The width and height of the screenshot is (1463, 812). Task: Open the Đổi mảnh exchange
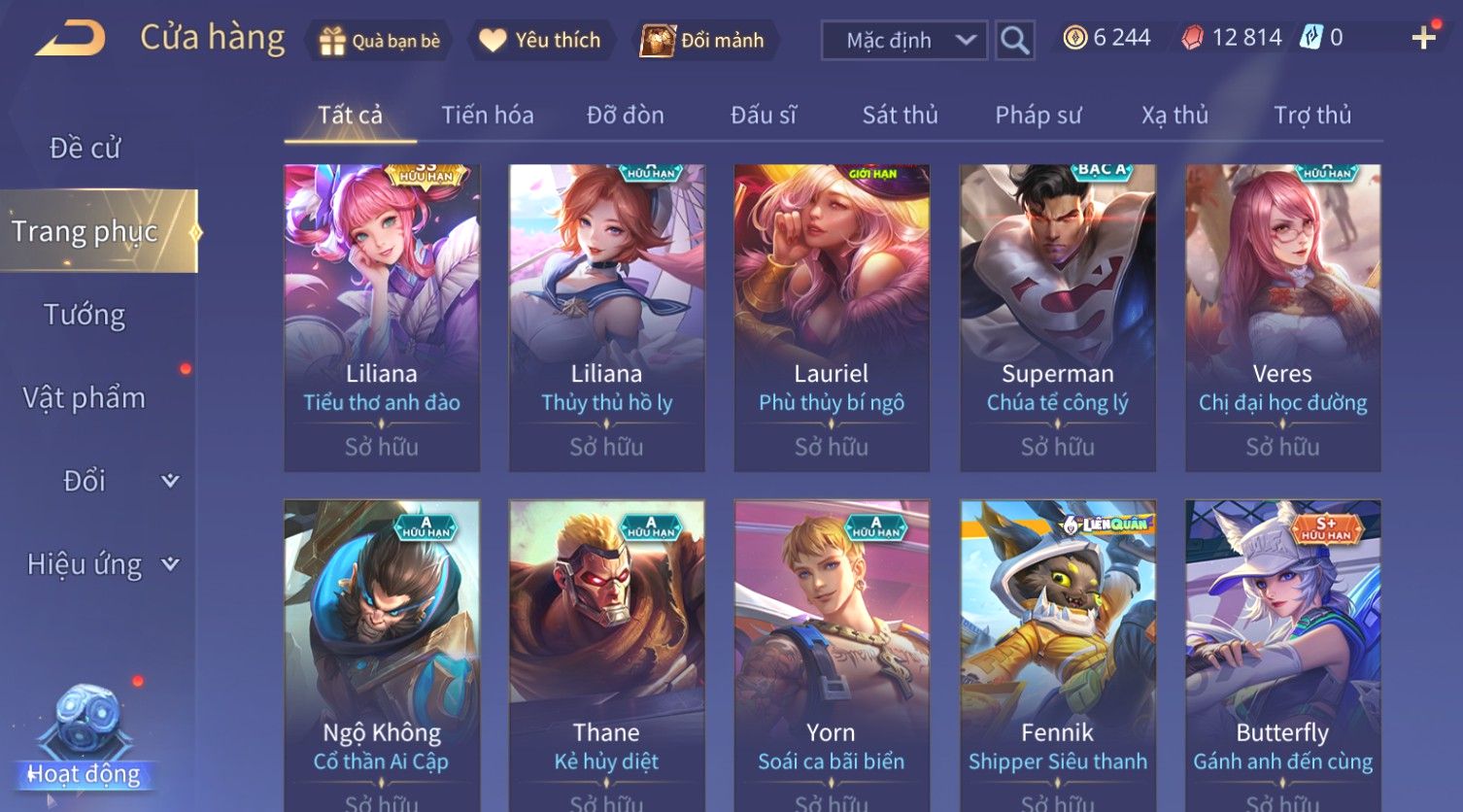point(702,41)
